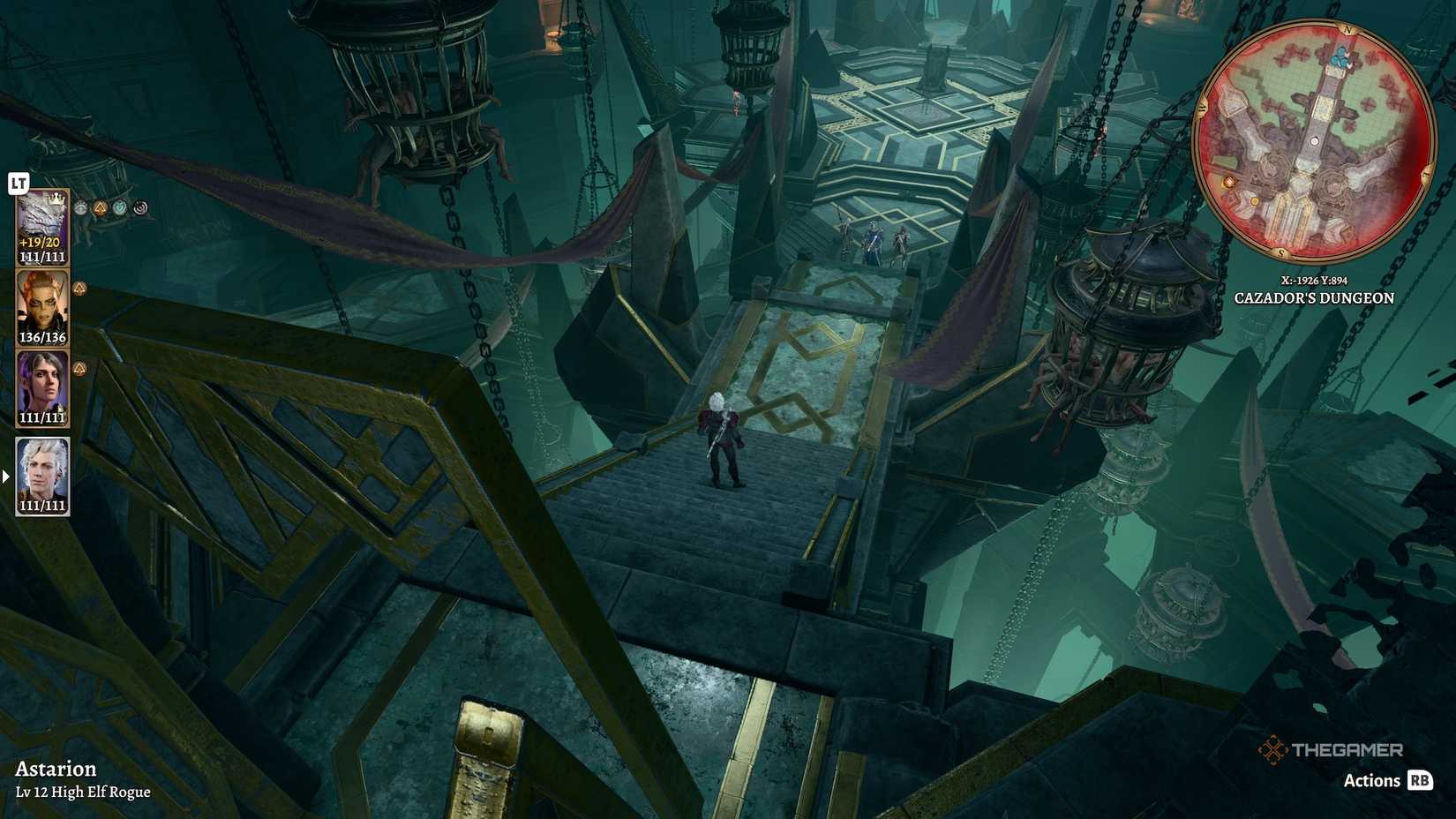
Task: Click the crown leader icon on the top portrait
Action: pyautogui.click(x=56, y=199)
